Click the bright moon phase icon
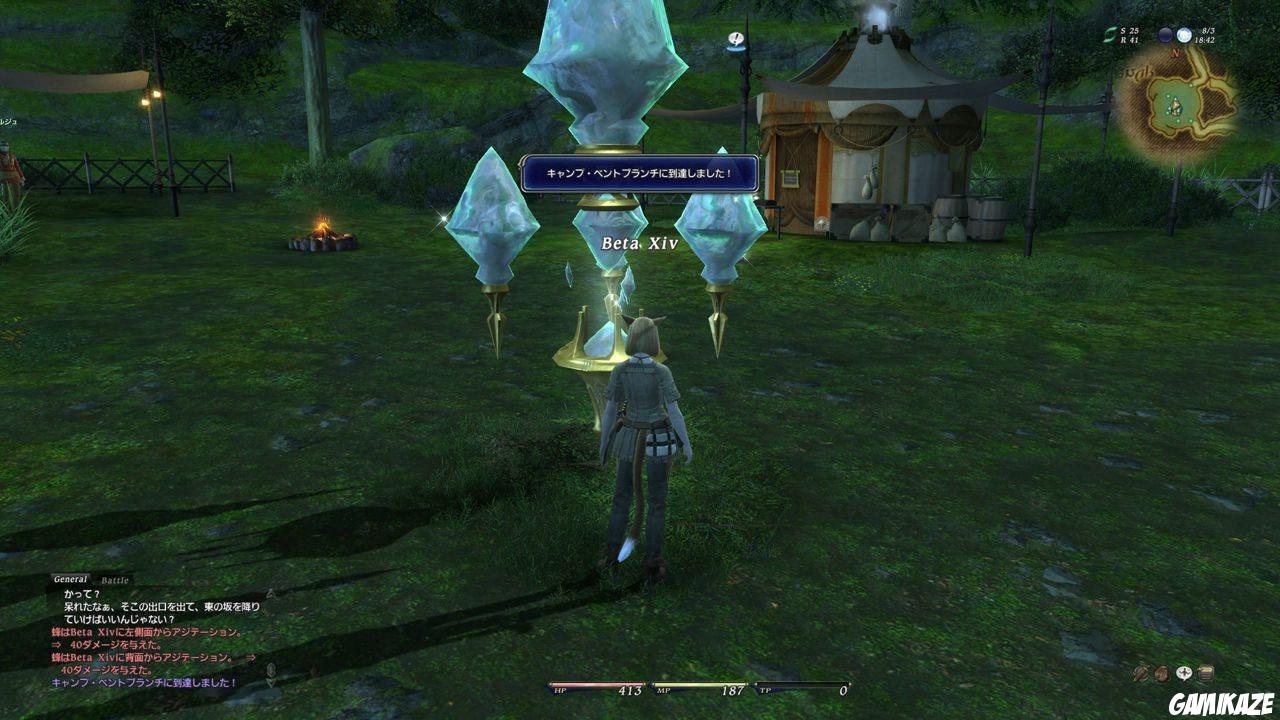 pos(1184,34)
